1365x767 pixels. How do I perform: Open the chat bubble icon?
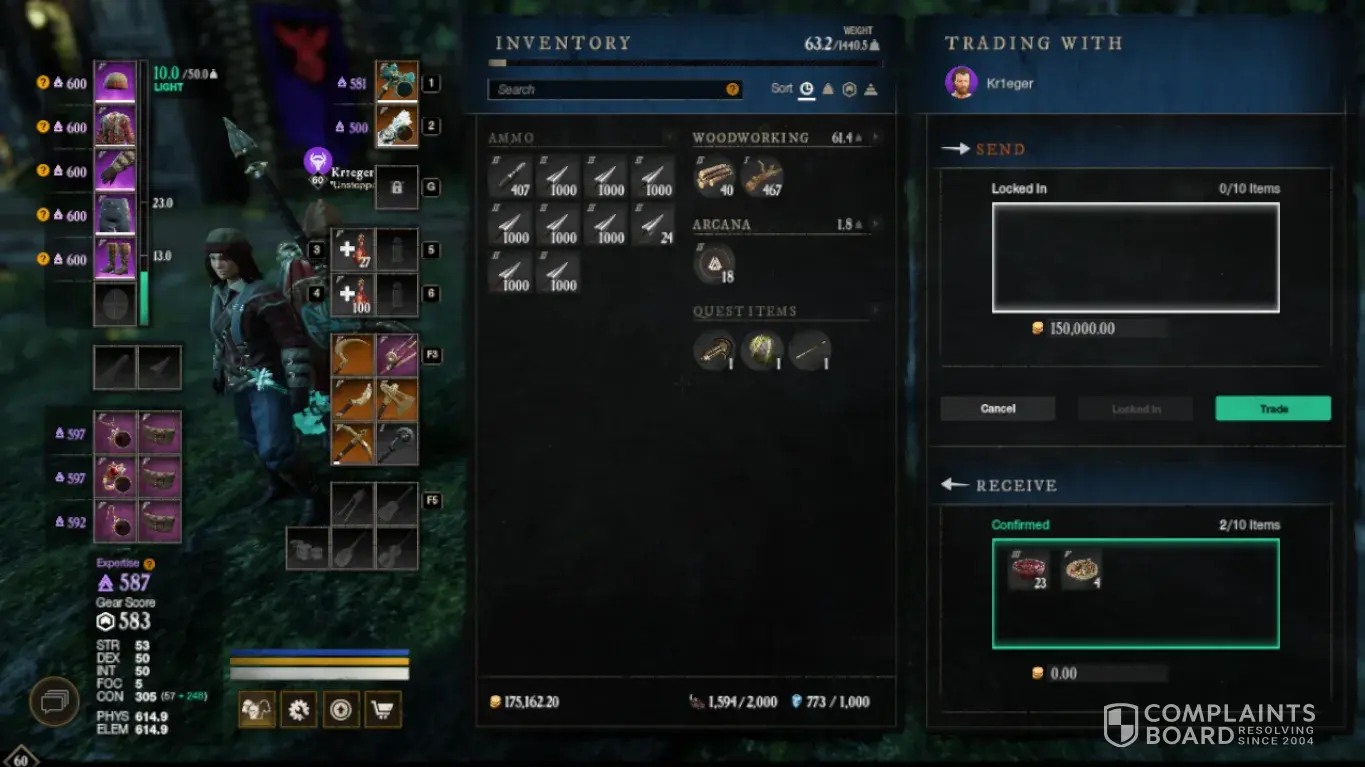[53, 701]
